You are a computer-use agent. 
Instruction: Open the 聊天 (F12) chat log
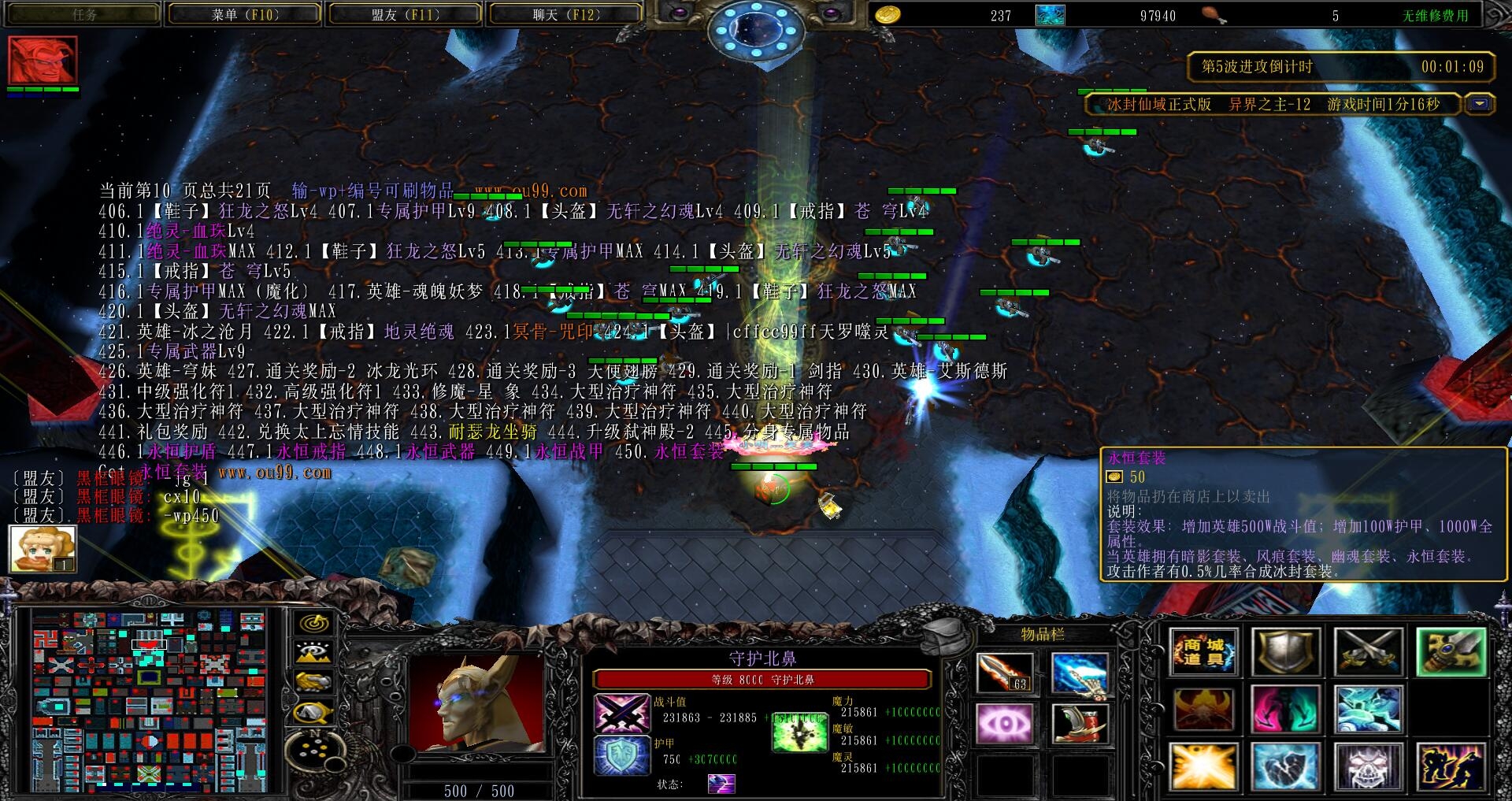(x=565, y=15)
